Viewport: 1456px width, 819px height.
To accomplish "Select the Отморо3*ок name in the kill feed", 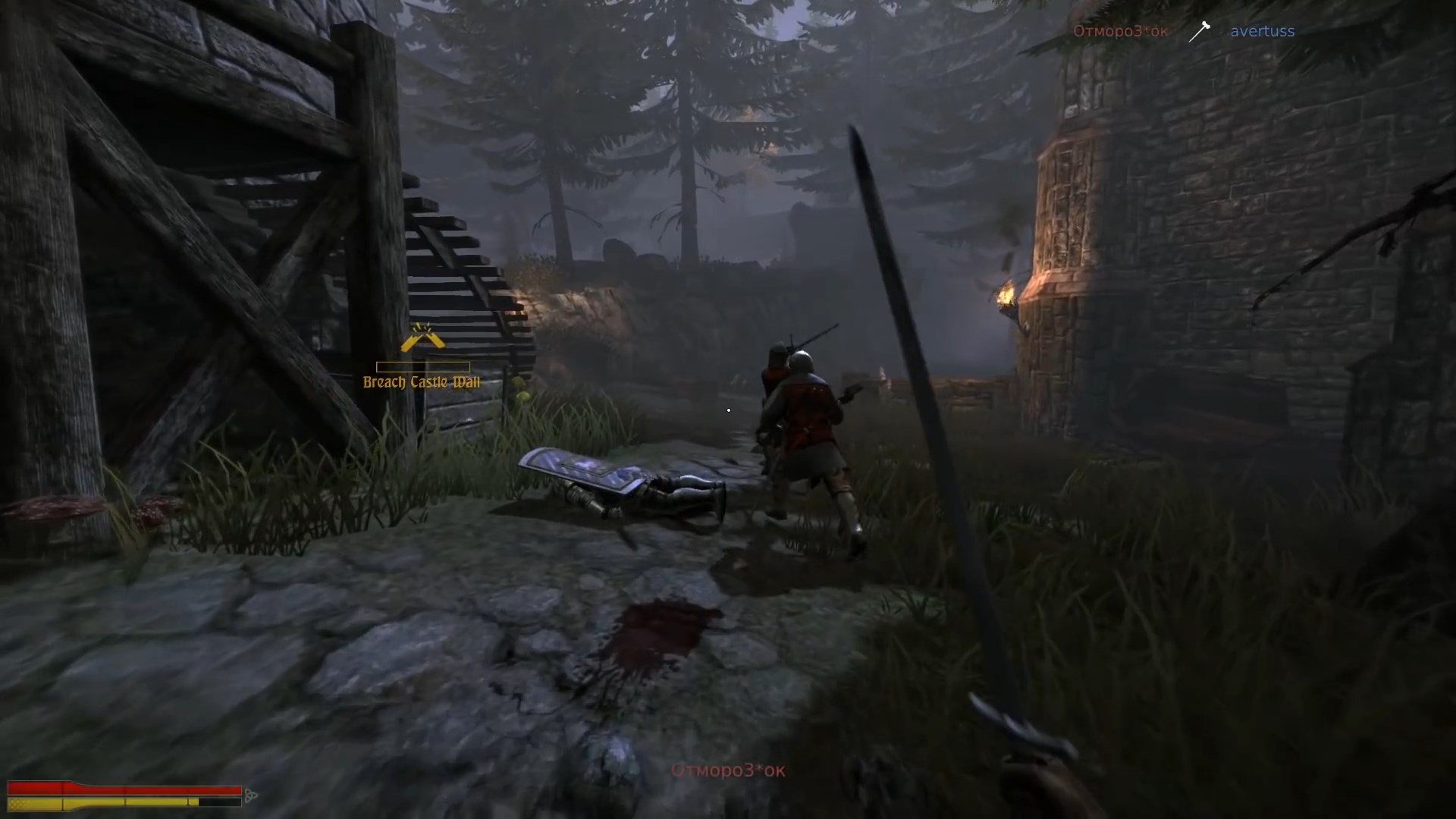I will (1120, 31).
